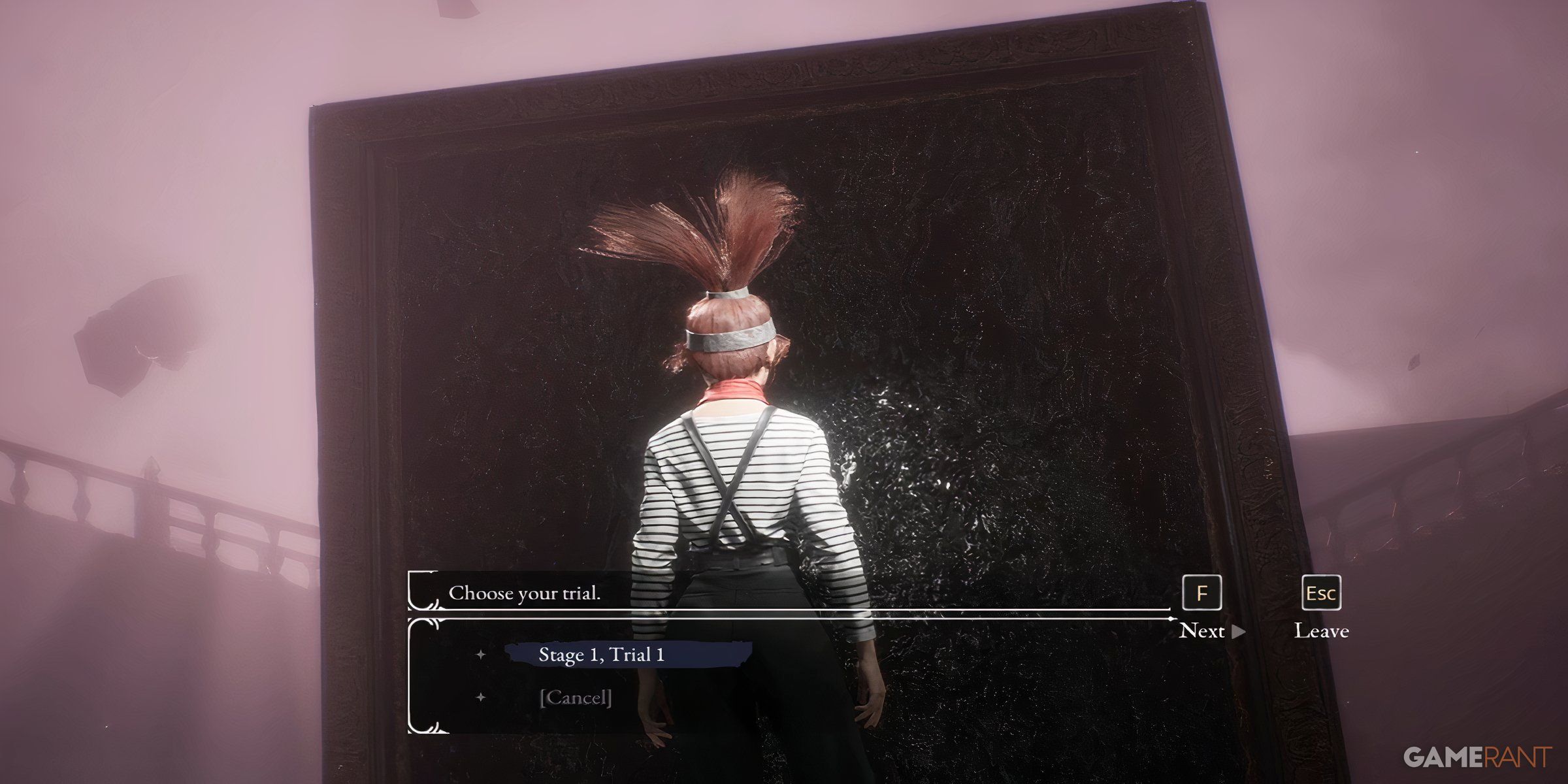Select the Stage 1, Trial 1 option
The width and height of the screenshot is (1568, 784).
pos(601,655)
